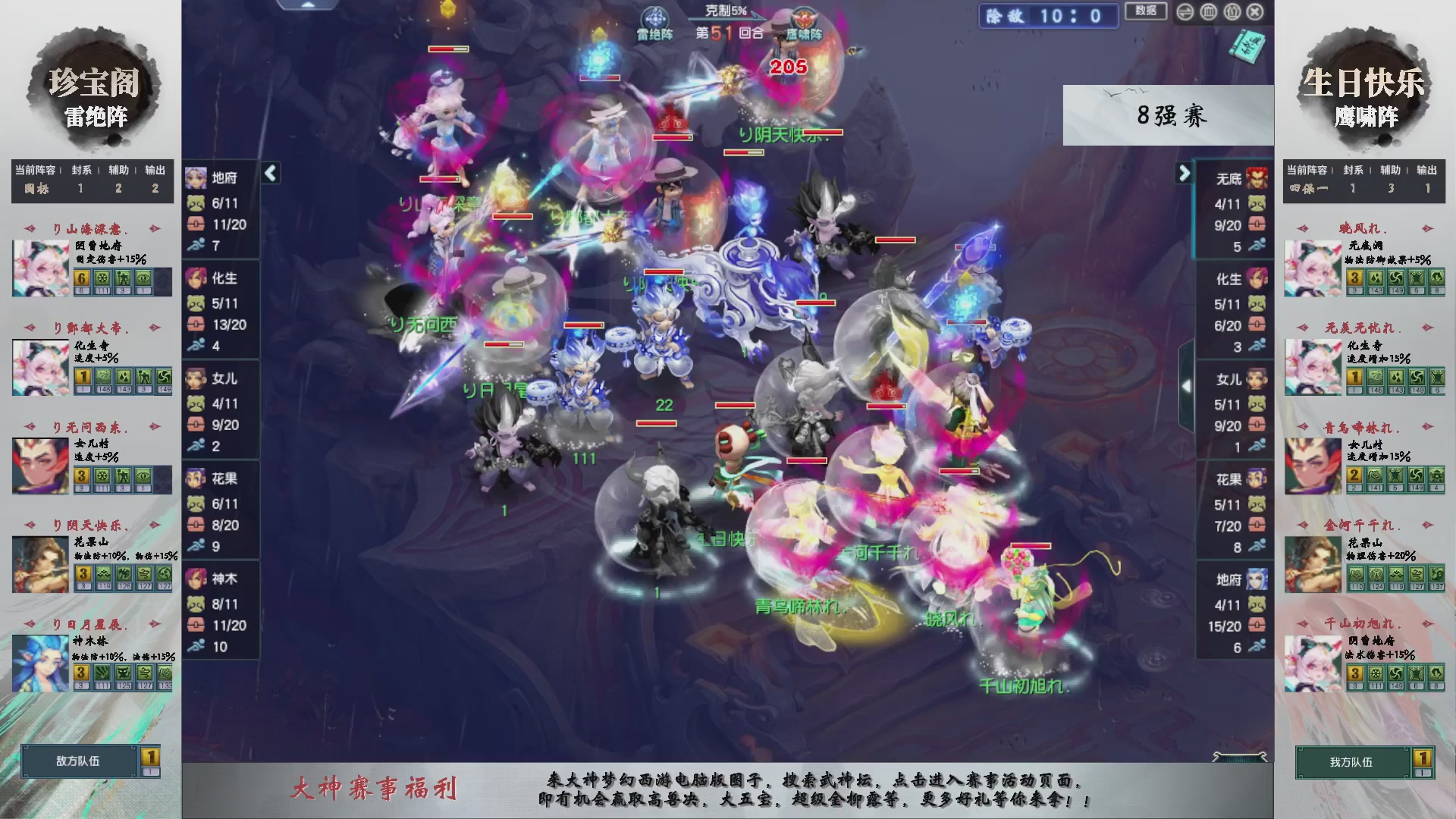Collapse left roster with the left-pointing chevron
The image size is (1456, 819).
[x=269, y=173]
